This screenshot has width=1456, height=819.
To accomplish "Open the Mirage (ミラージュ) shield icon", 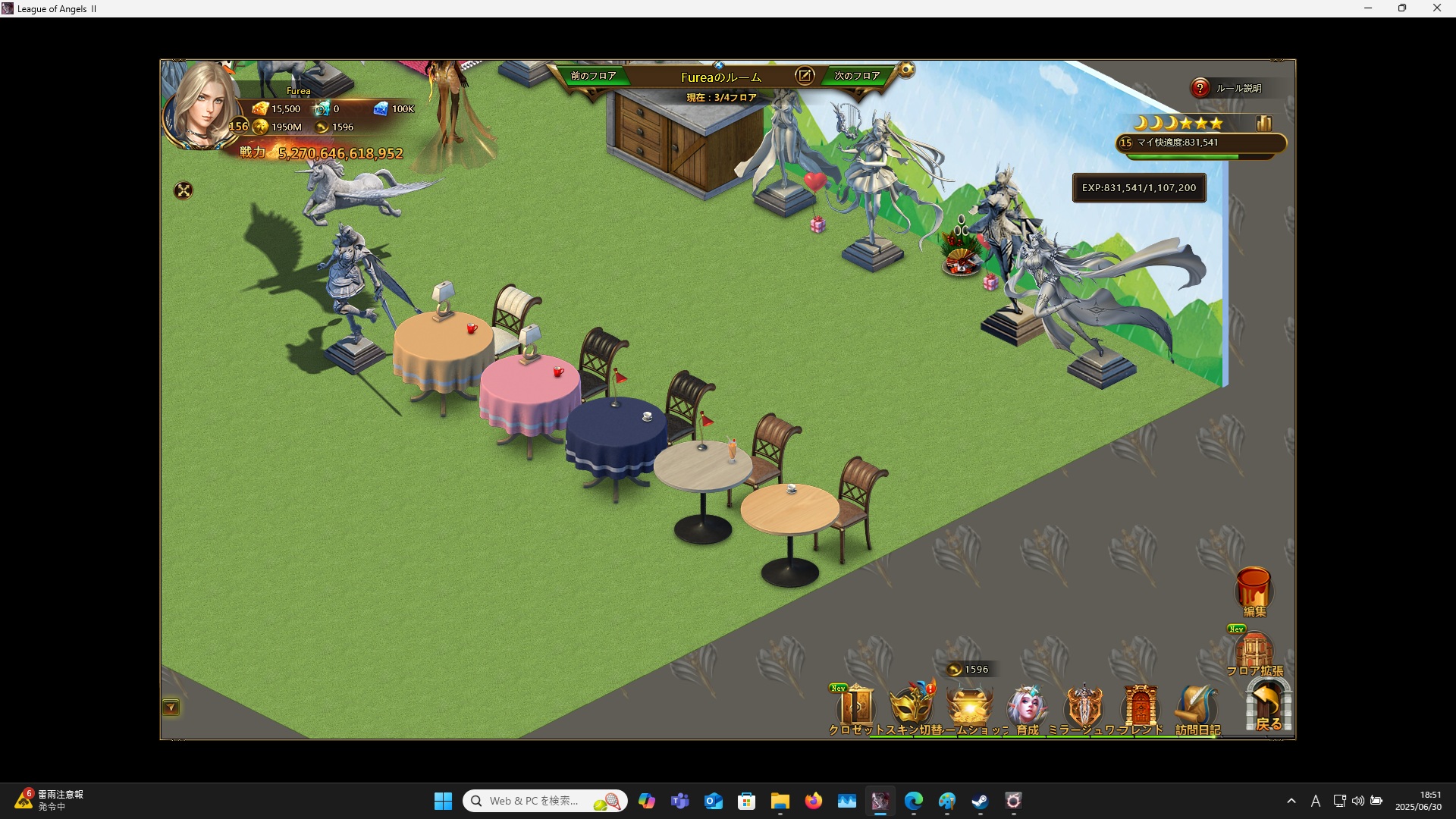I will [1084, 708].
